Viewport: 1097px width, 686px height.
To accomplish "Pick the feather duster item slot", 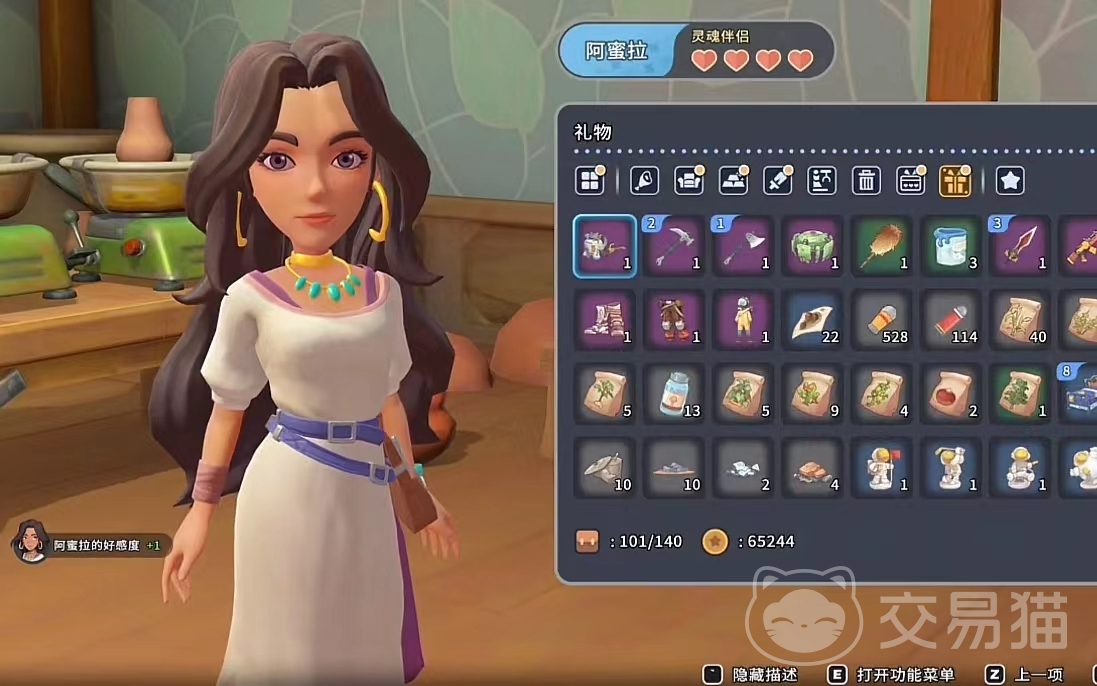I will [x=882, y=246].
